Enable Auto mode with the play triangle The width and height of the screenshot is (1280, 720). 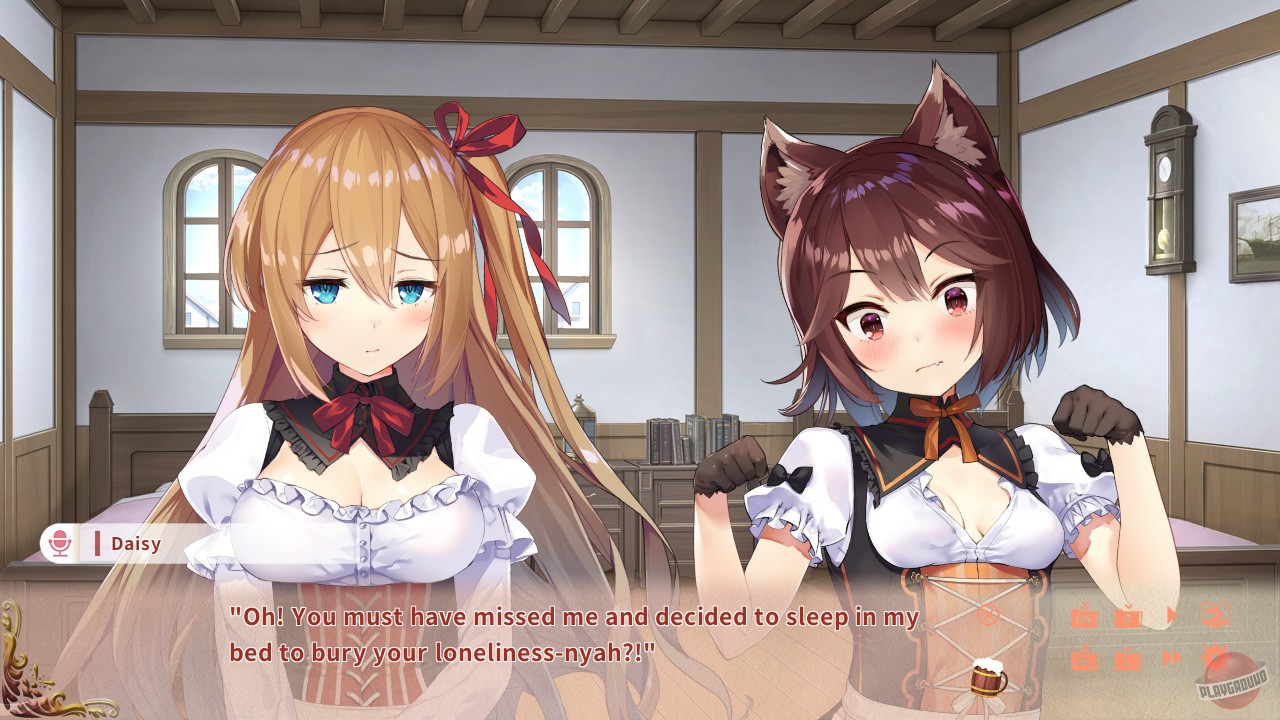tap(1172, 613)
